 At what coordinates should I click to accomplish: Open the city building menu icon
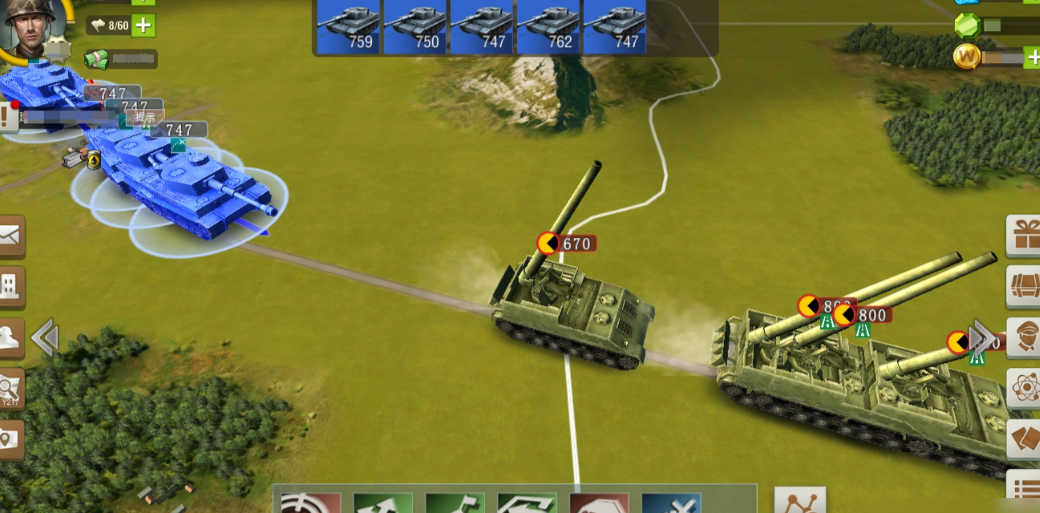pyautogui.click(x=10, y=287)
